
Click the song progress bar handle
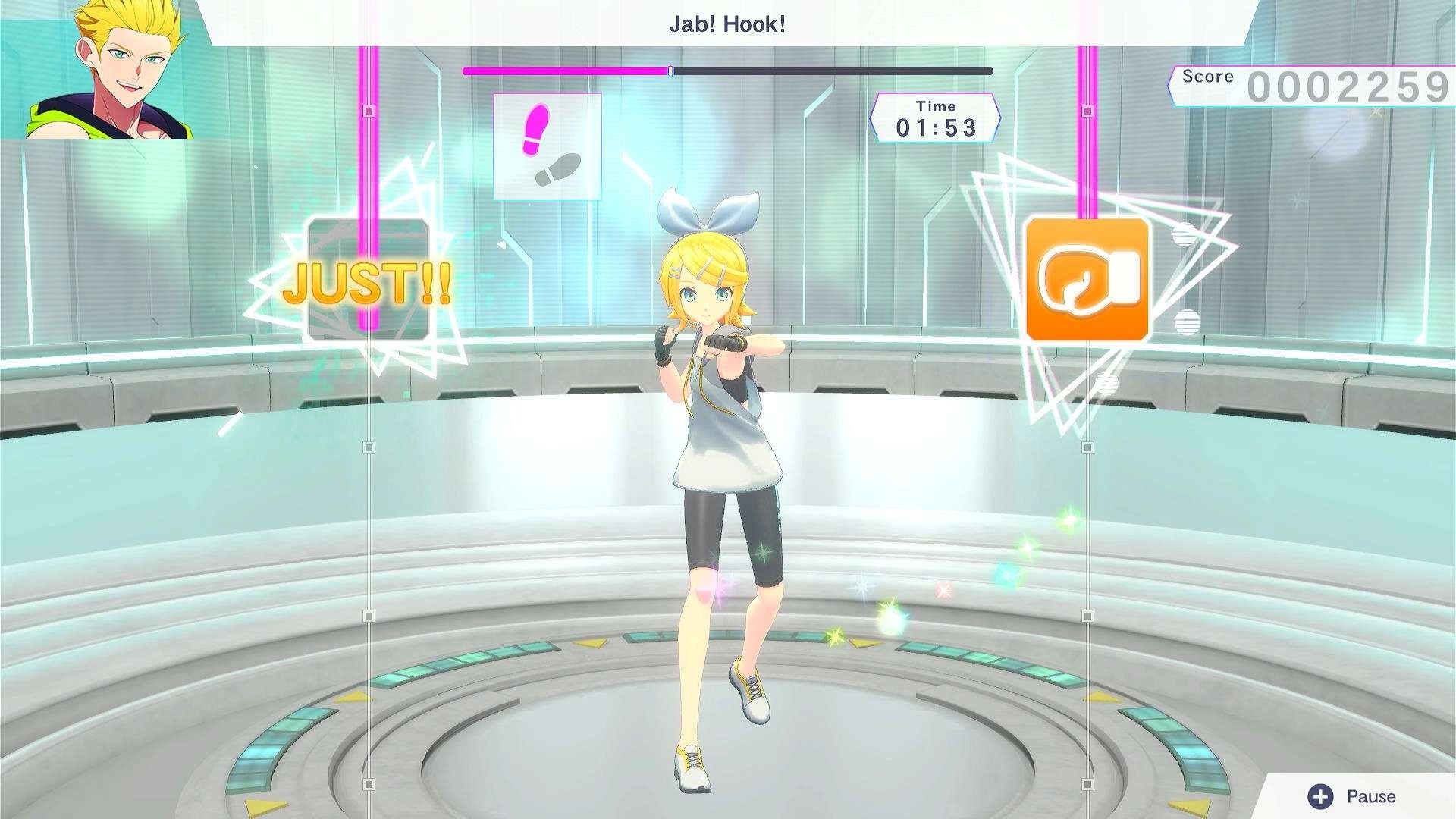(x=670, y=69)
